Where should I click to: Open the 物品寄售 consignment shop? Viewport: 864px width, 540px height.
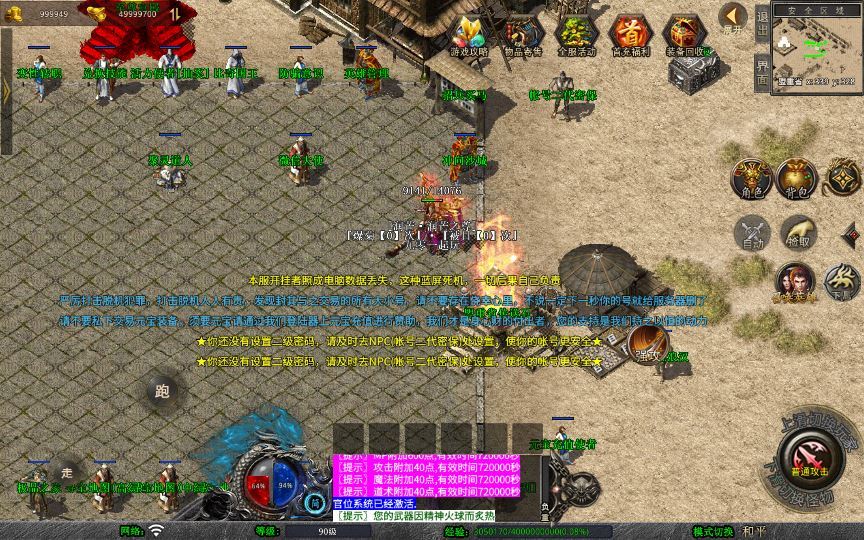point(521,37)
